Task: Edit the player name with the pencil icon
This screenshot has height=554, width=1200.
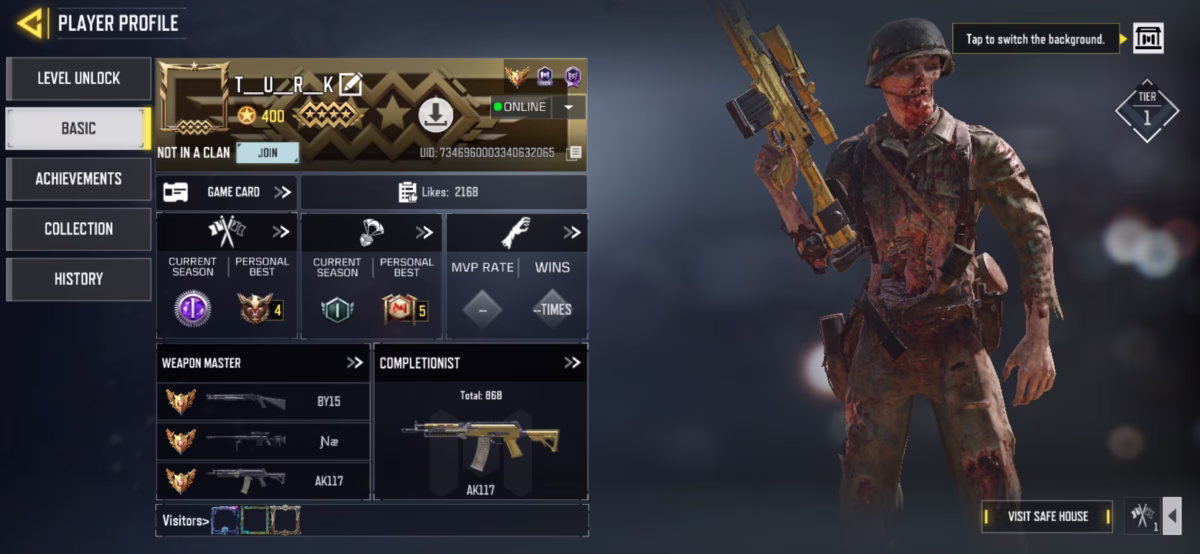Action: coord(350,84)
